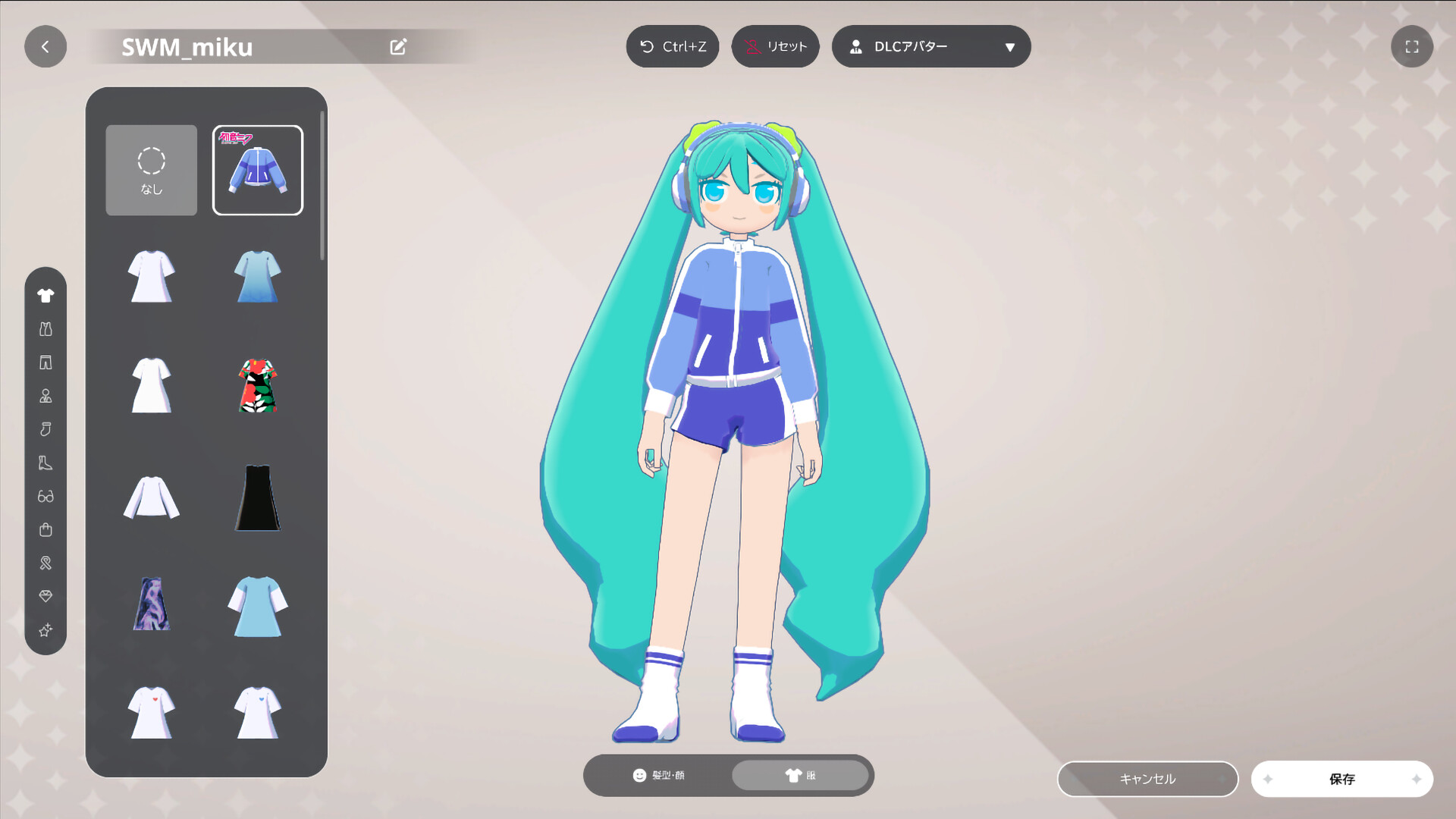
Task: Switch to the 服 clothing tab
Action: (800, 776)
